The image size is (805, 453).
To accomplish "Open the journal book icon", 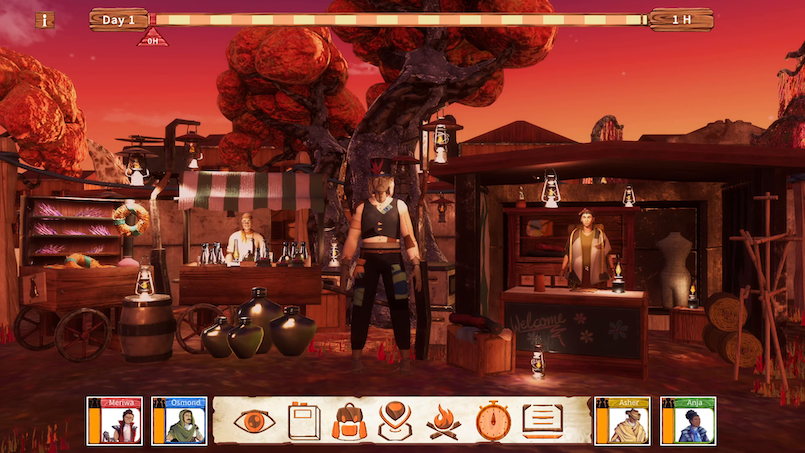I will (x=304, y=421).
